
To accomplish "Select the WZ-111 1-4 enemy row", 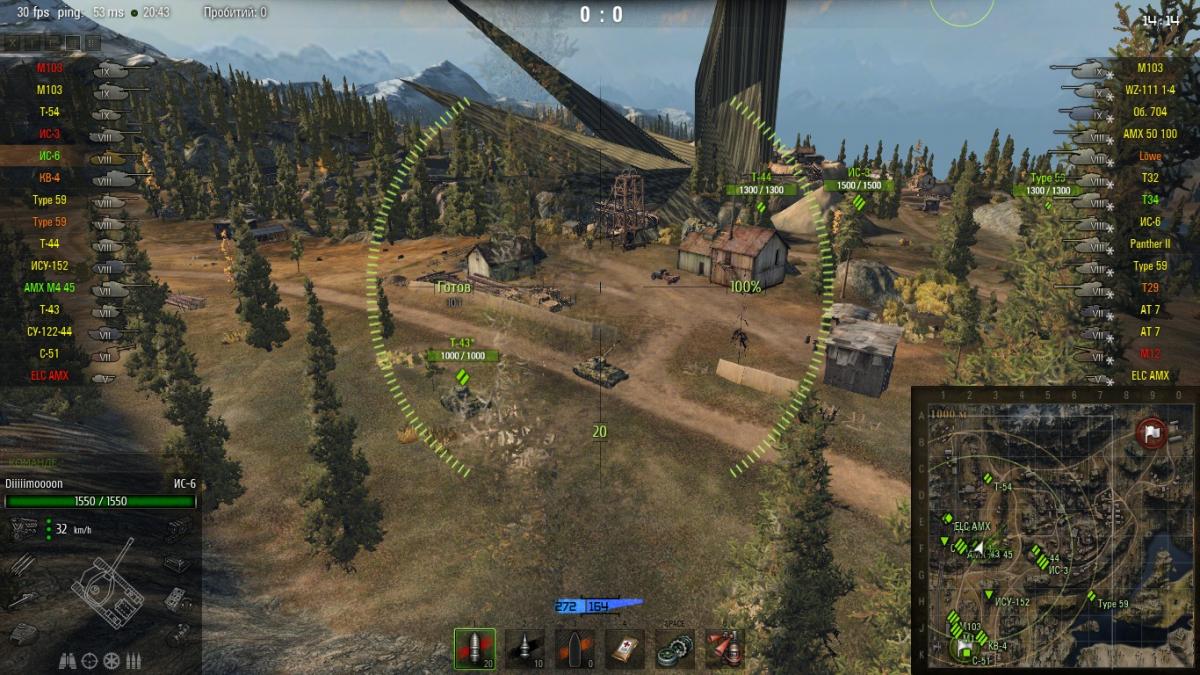I will click(1150, 90).
